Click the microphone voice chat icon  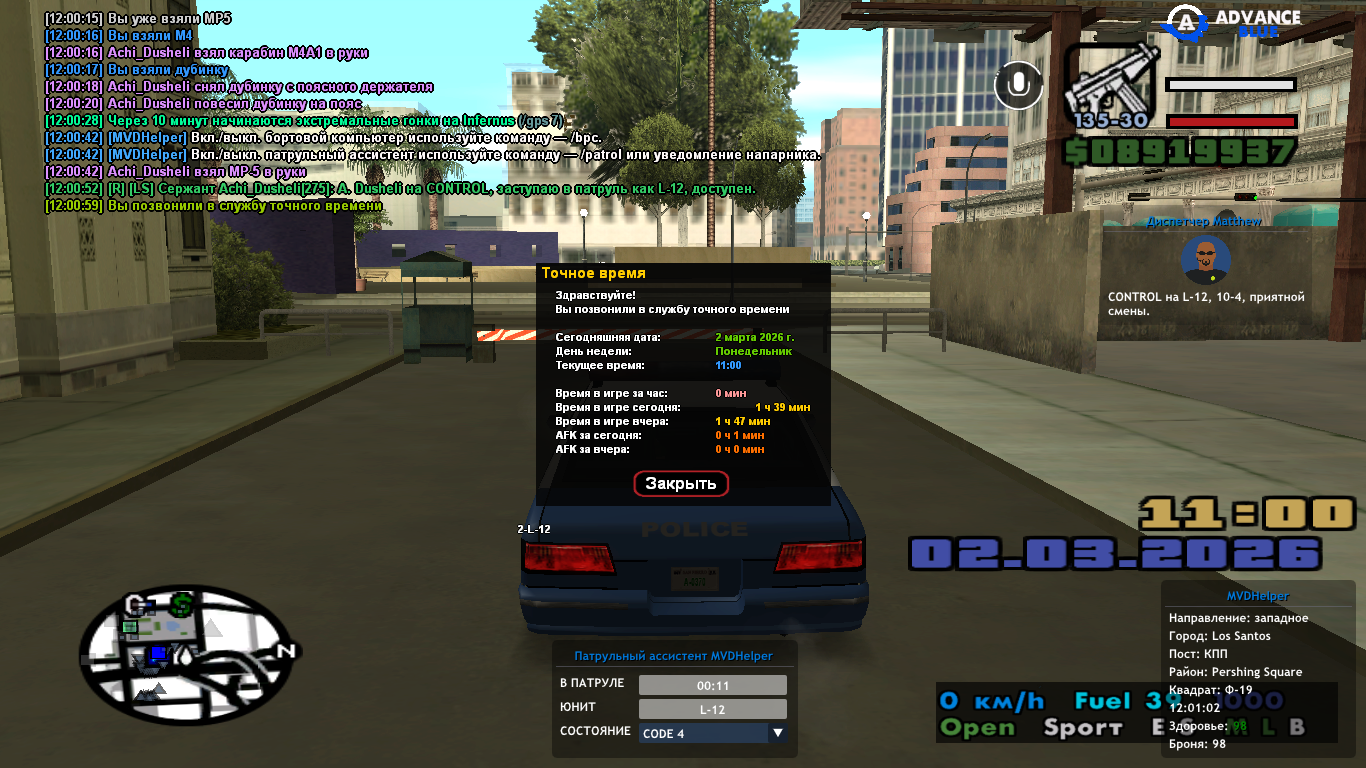point(1019,85)
